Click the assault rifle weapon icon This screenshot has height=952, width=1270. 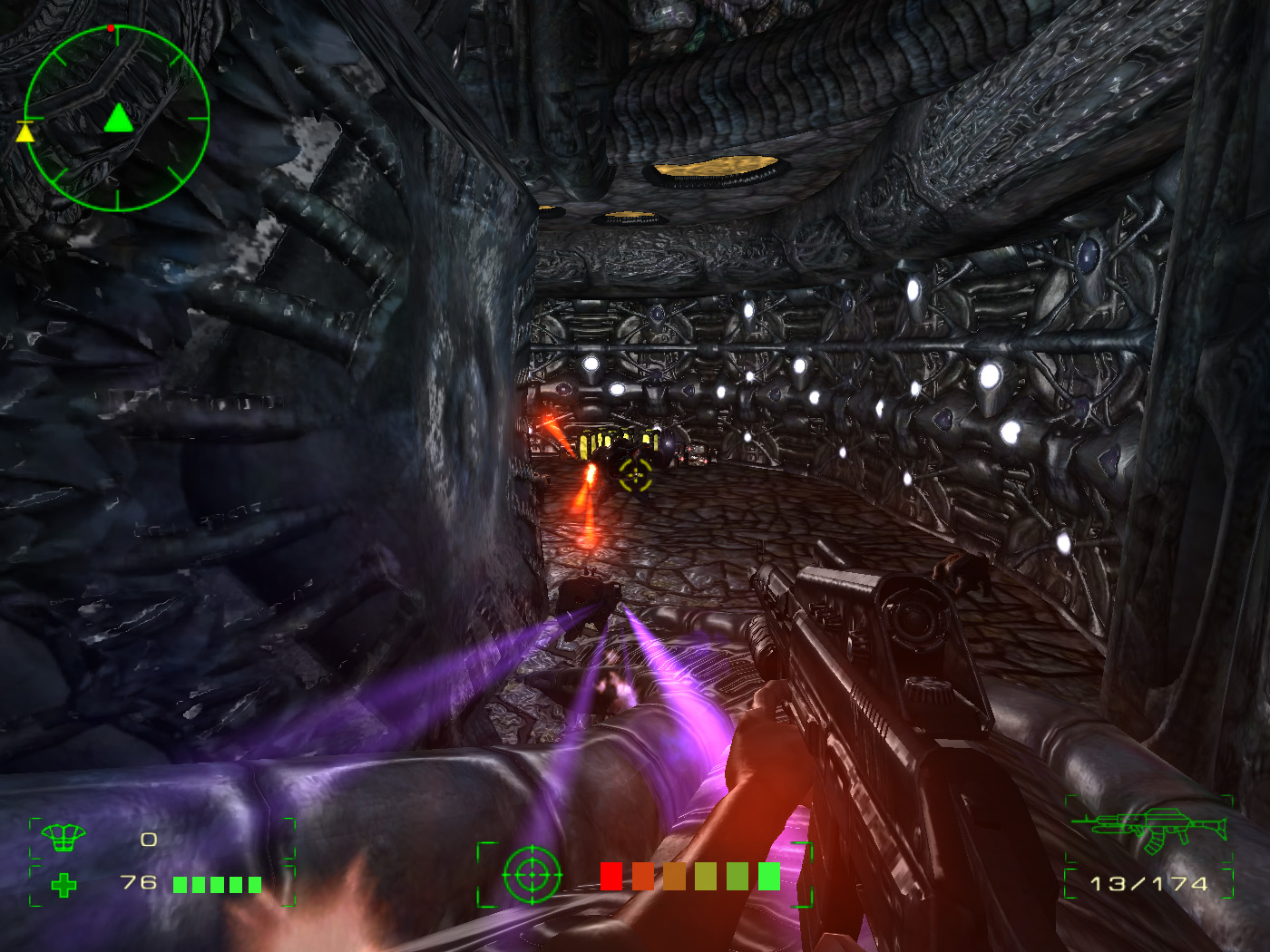(x=1149, y=829)
